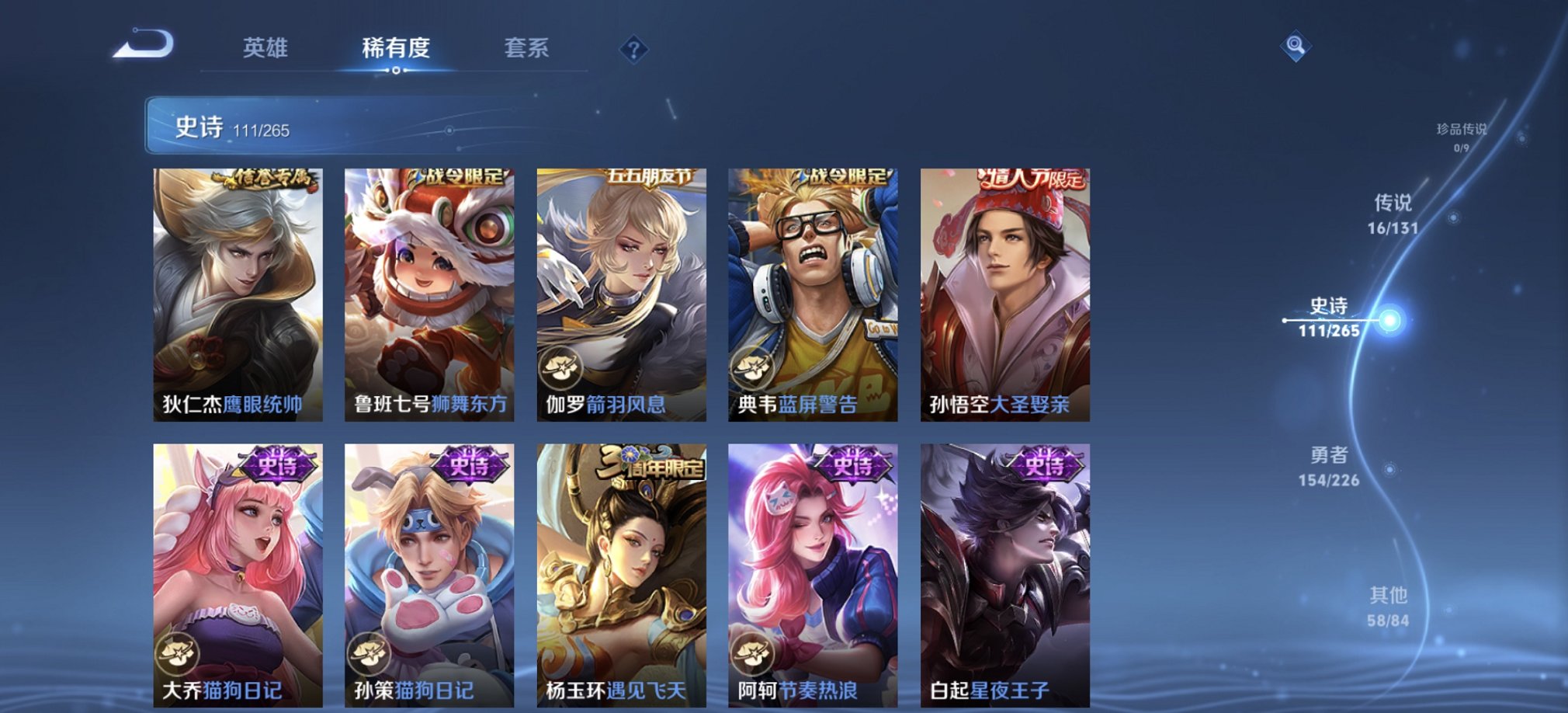
Task: Click the back arrow at top left
Action: [x=142, y=47]
